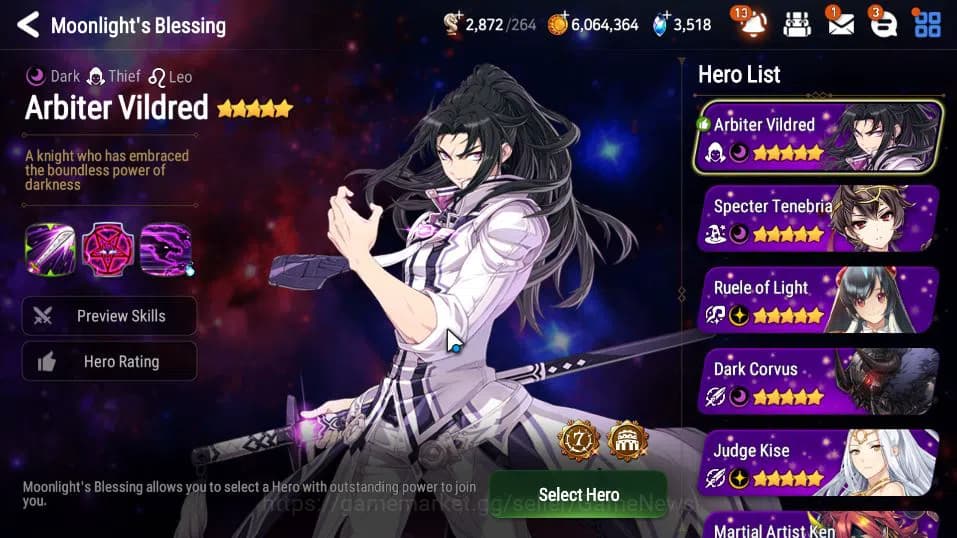Viewport: 957px width, 538px height.
Task: Click the round number 7 bronze badge
Action: (x=579, y=440)
